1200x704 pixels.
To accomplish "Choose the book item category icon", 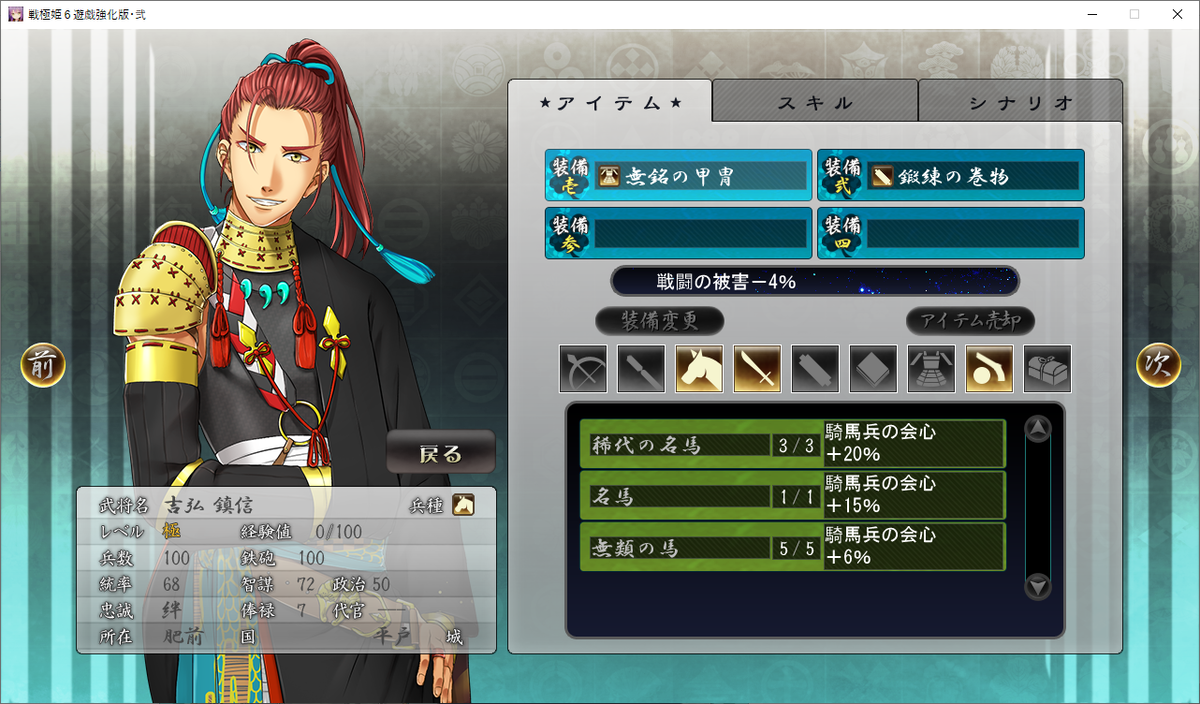I will pos(873,369).
